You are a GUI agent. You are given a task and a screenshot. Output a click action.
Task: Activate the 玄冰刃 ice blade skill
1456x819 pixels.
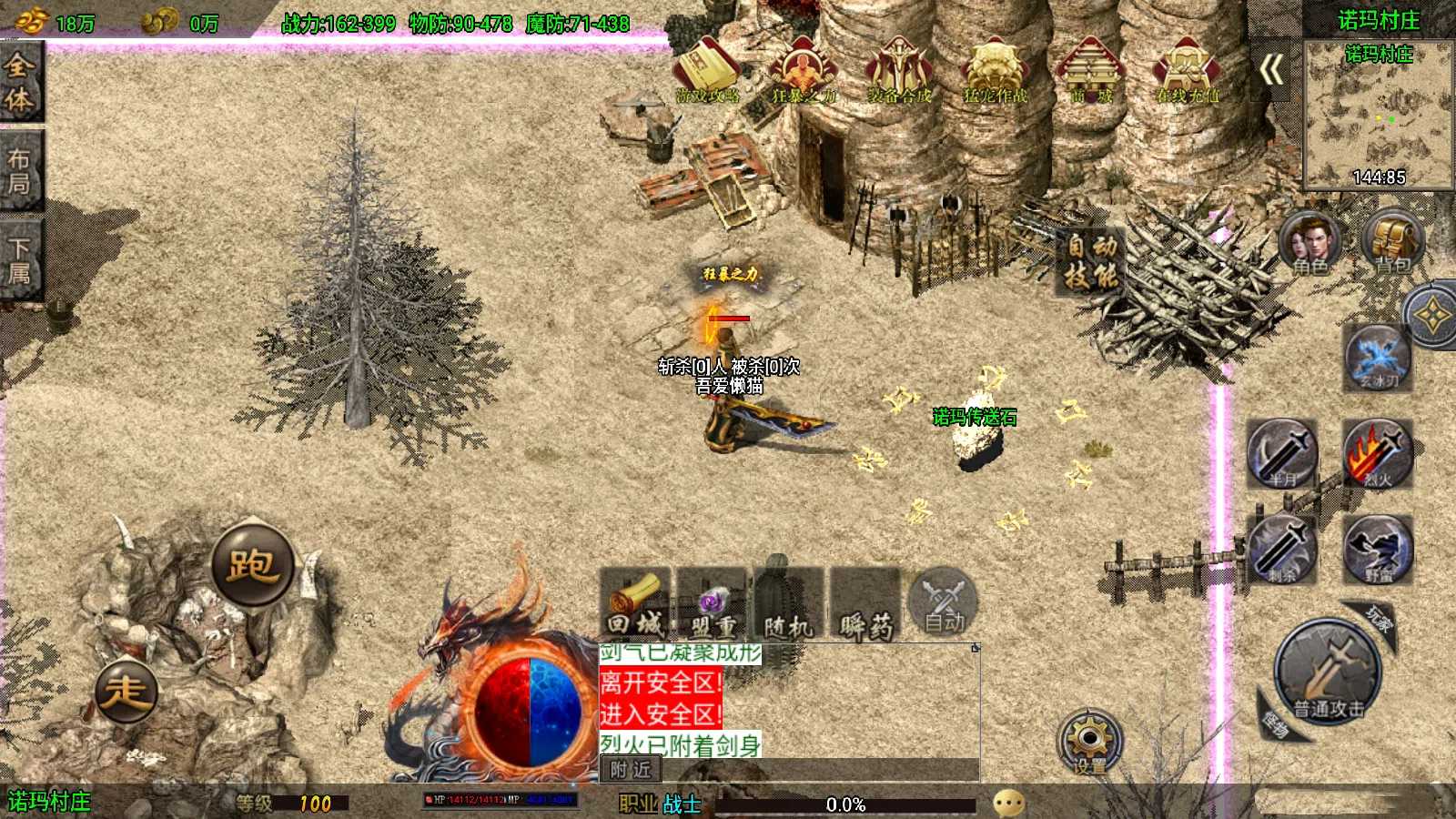(1378, 357)
